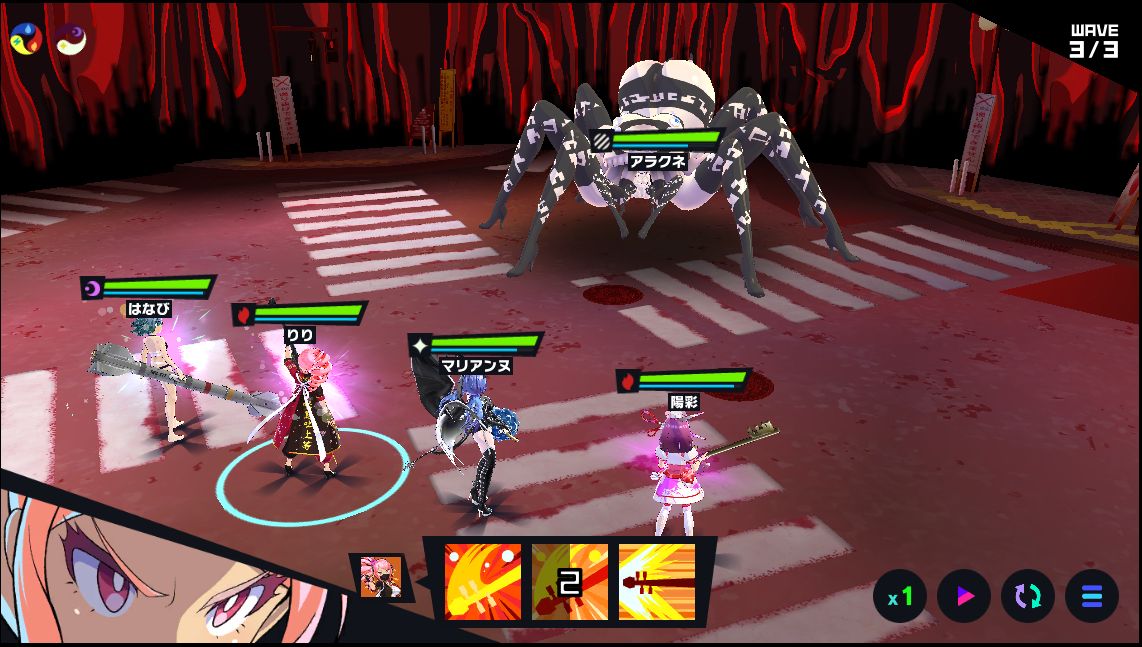Click the circular arrows swap button
The height and width of the screenshot is (647, 1142).
coord(1028,597)
